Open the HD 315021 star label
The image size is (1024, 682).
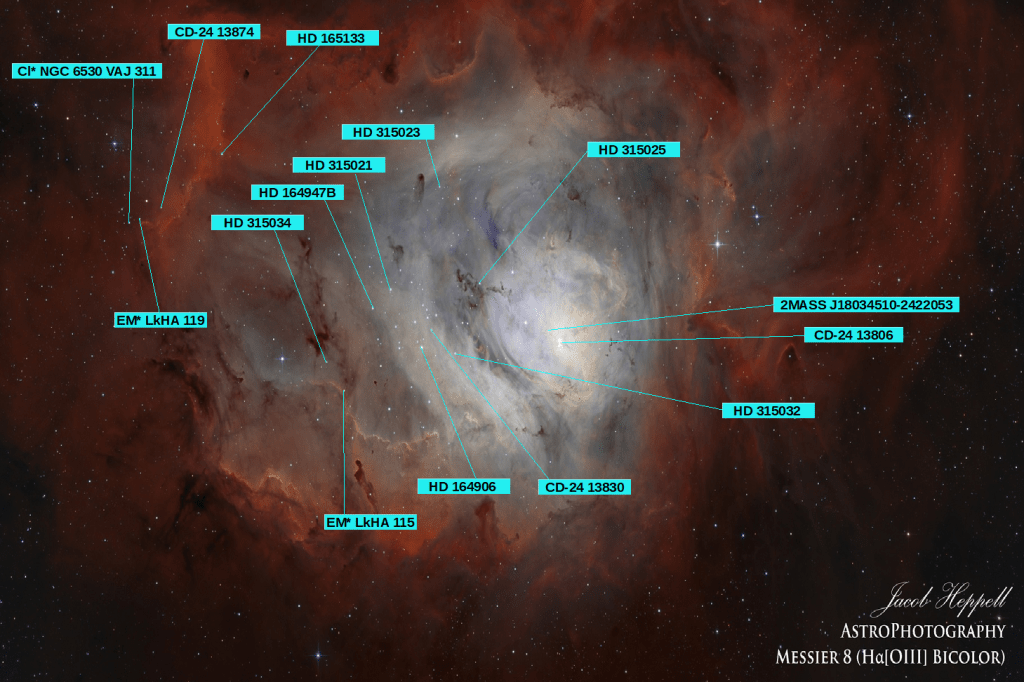pyautogui.click(x=339, y=165)
